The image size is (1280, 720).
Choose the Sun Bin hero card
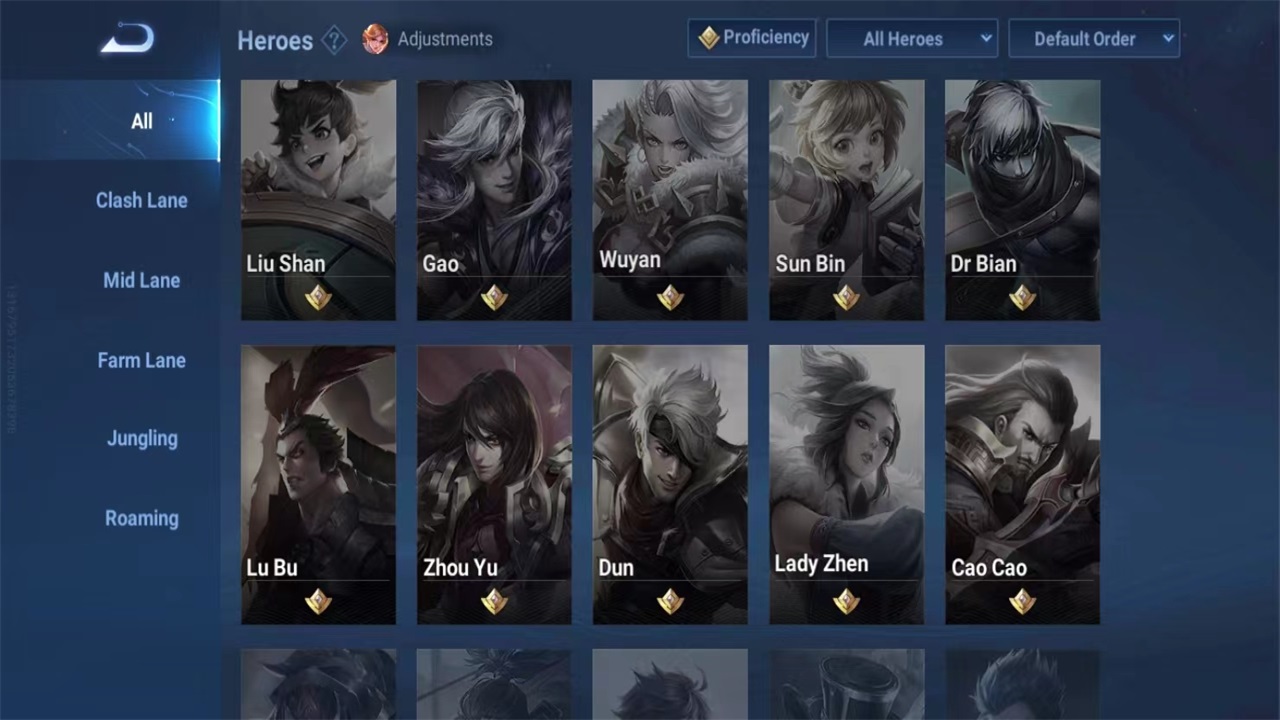click(x=846, y=200)
